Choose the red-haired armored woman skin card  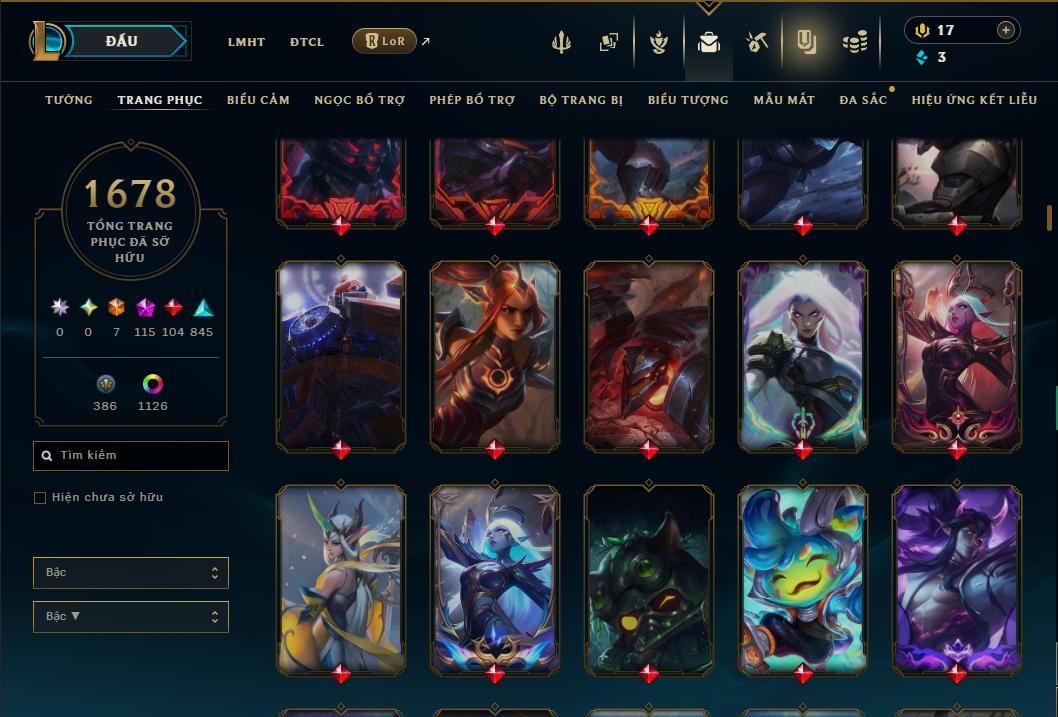pyautogui.click(x=494, y=355)
